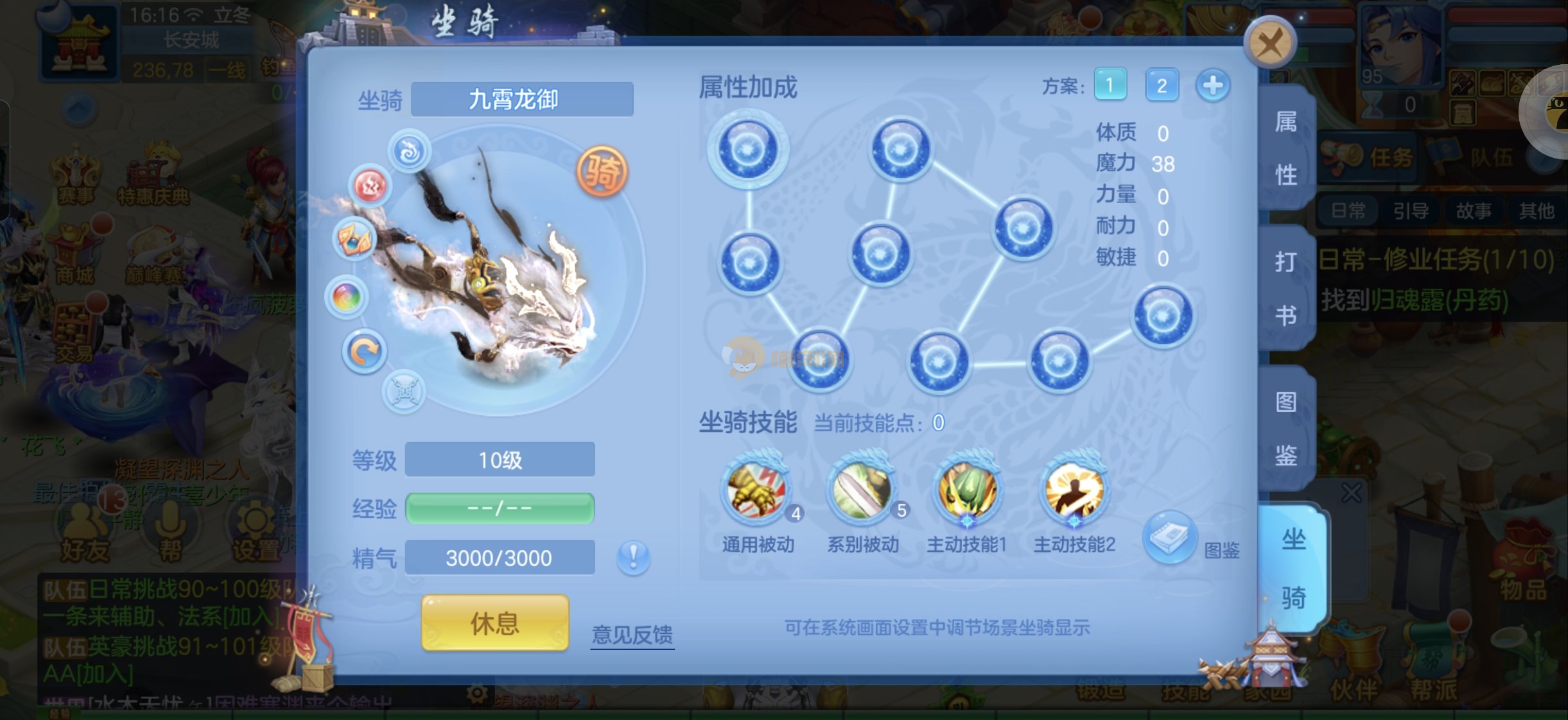The width and height of the screenshot is (1568, 720).
Task: Open the 属性 side tab
Action: pos(1286,148)
